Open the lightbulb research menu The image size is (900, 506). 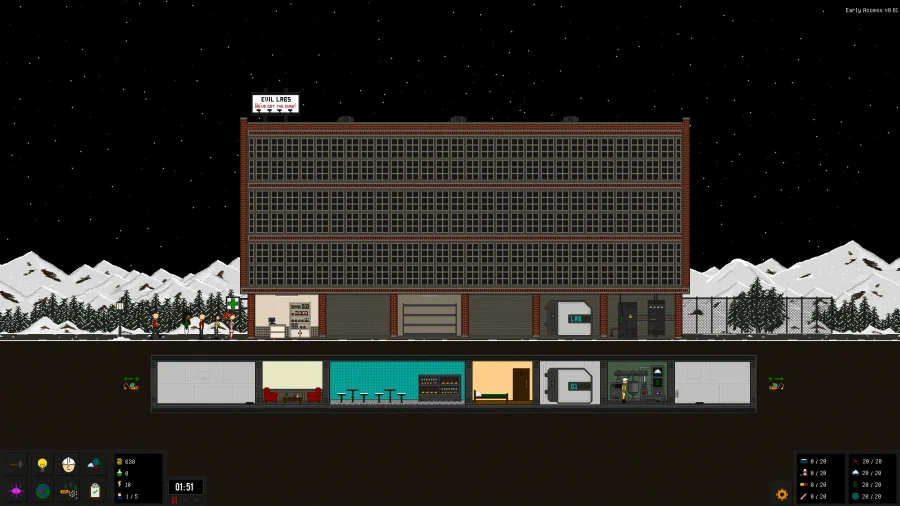coord(42,465)
